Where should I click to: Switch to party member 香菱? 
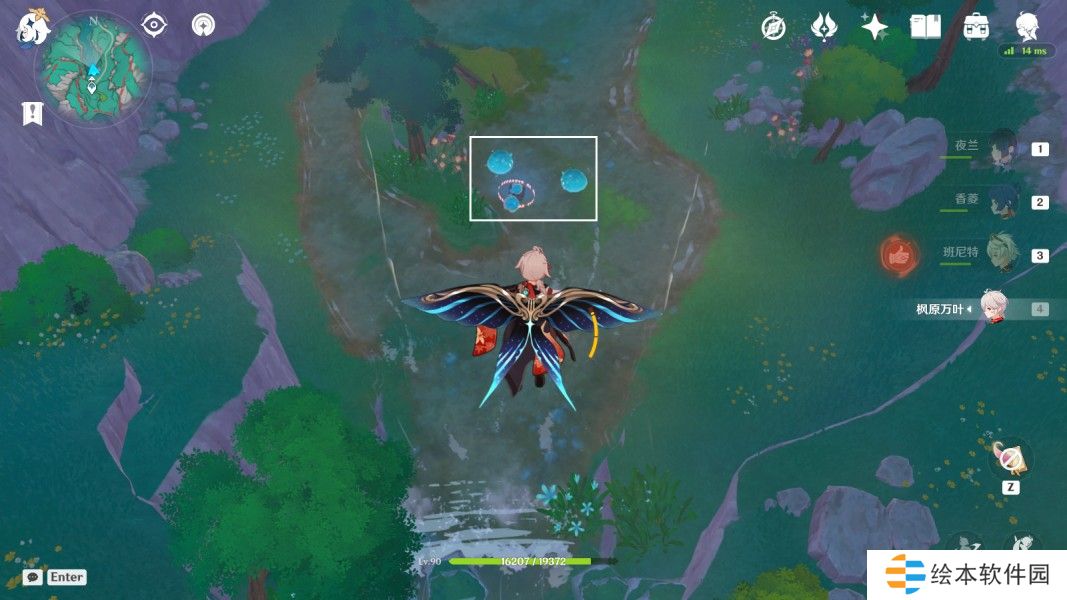point(1000,201)
